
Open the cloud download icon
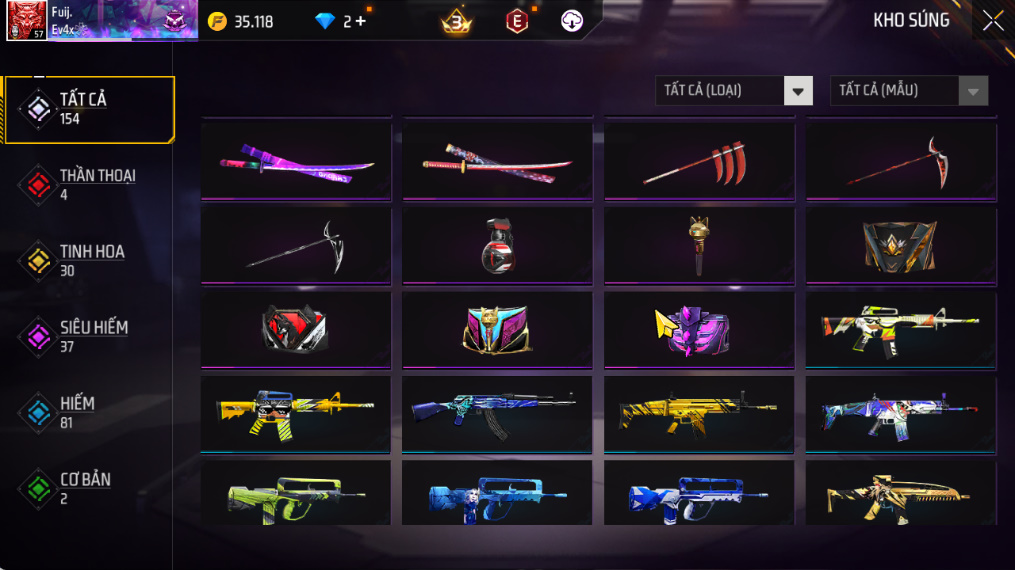pos(572,21)
